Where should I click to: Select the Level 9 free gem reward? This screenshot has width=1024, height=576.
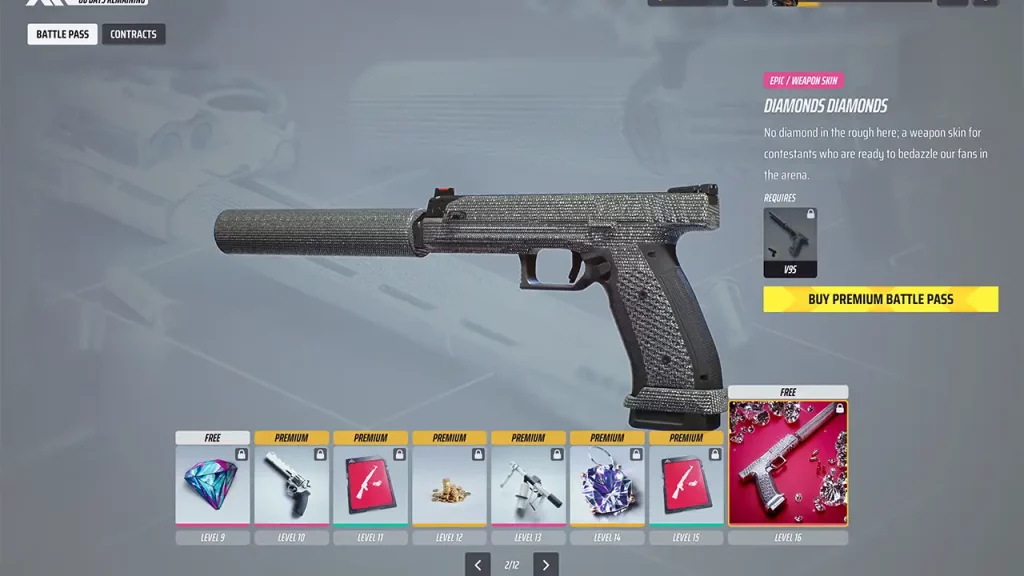pos(213,485)
